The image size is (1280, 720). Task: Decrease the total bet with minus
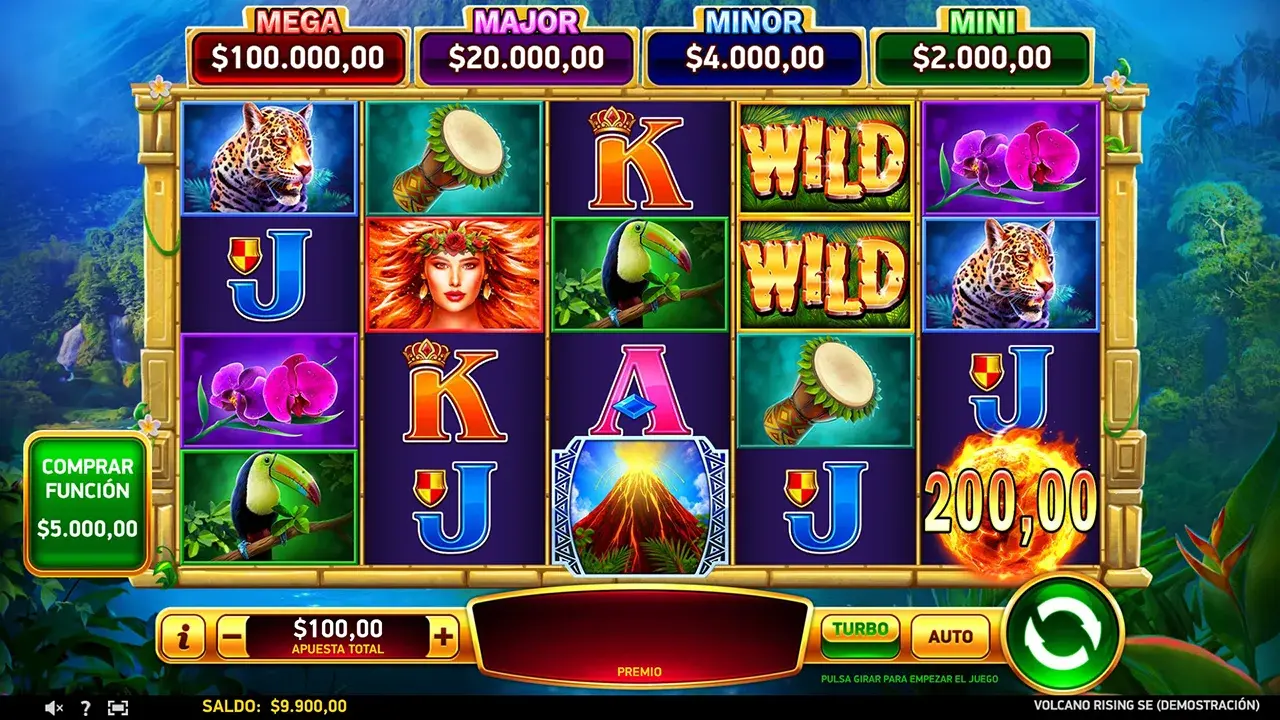point(231,636)
